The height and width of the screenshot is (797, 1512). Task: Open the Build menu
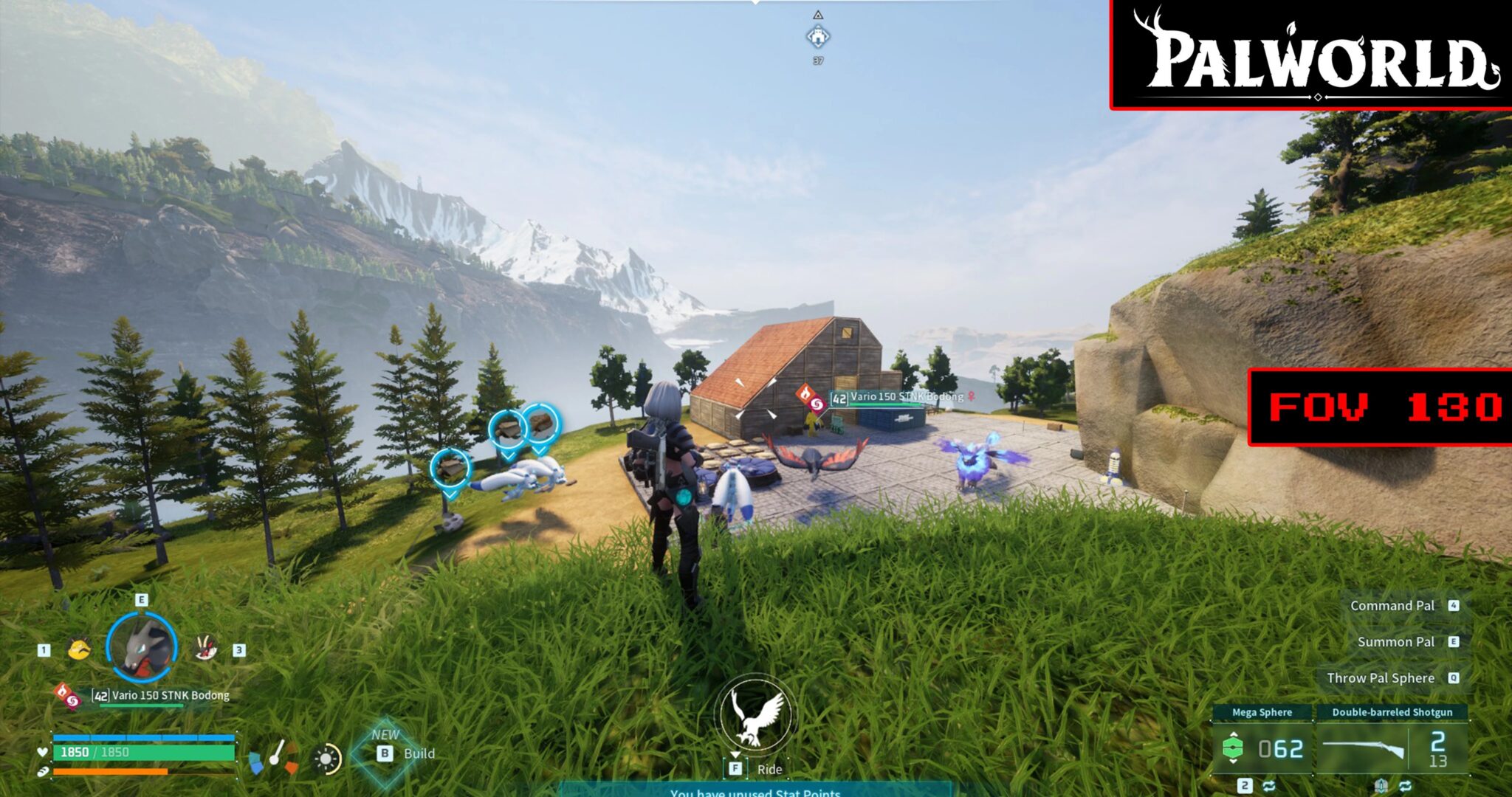pyautogui.click(x=405, y=753)
